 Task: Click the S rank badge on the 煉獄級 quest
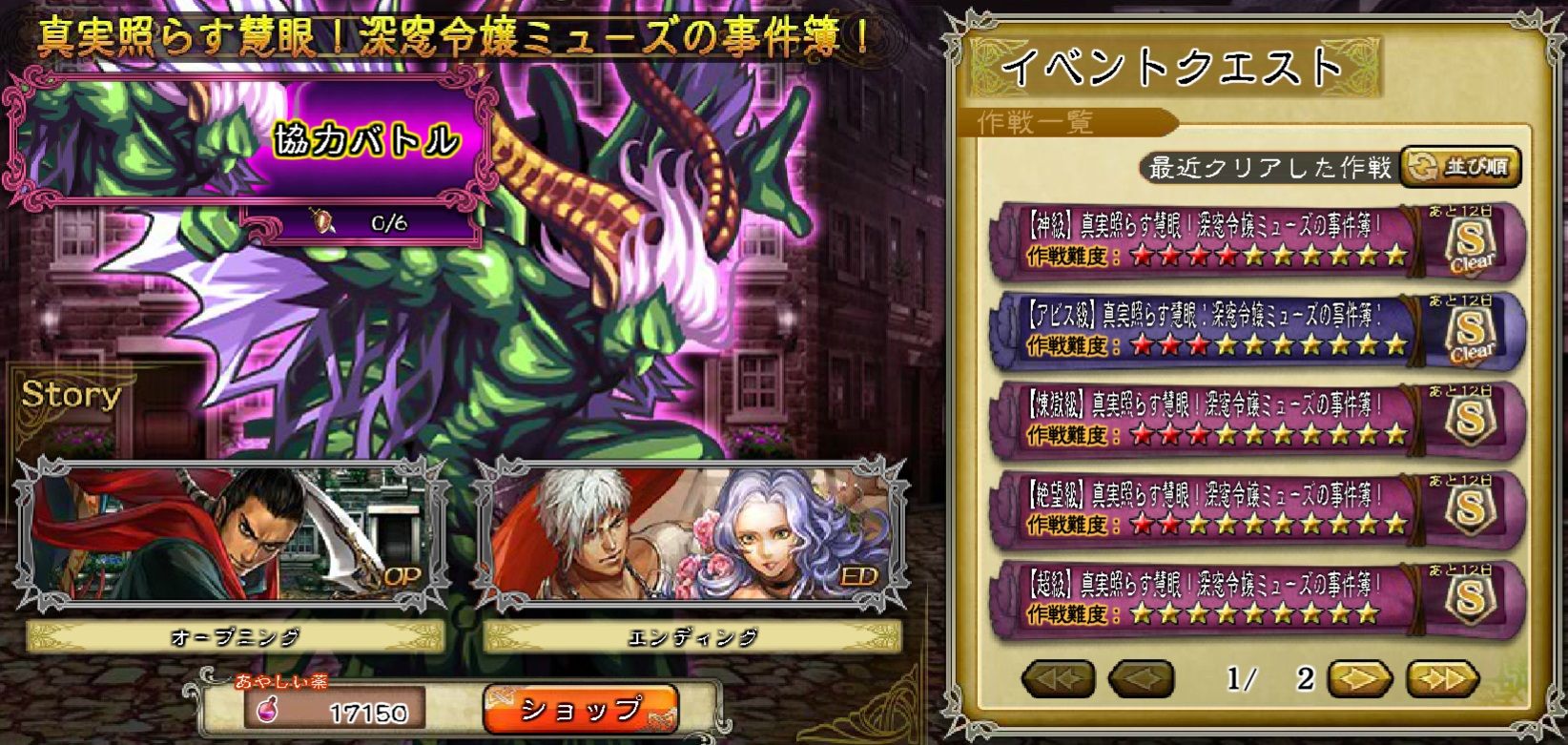point(1473,422)
